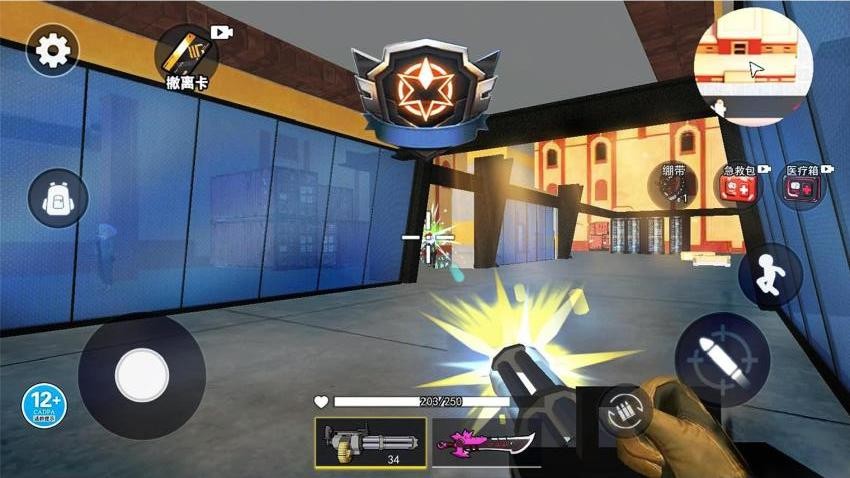Touch the virtual movement joystick

141,377
